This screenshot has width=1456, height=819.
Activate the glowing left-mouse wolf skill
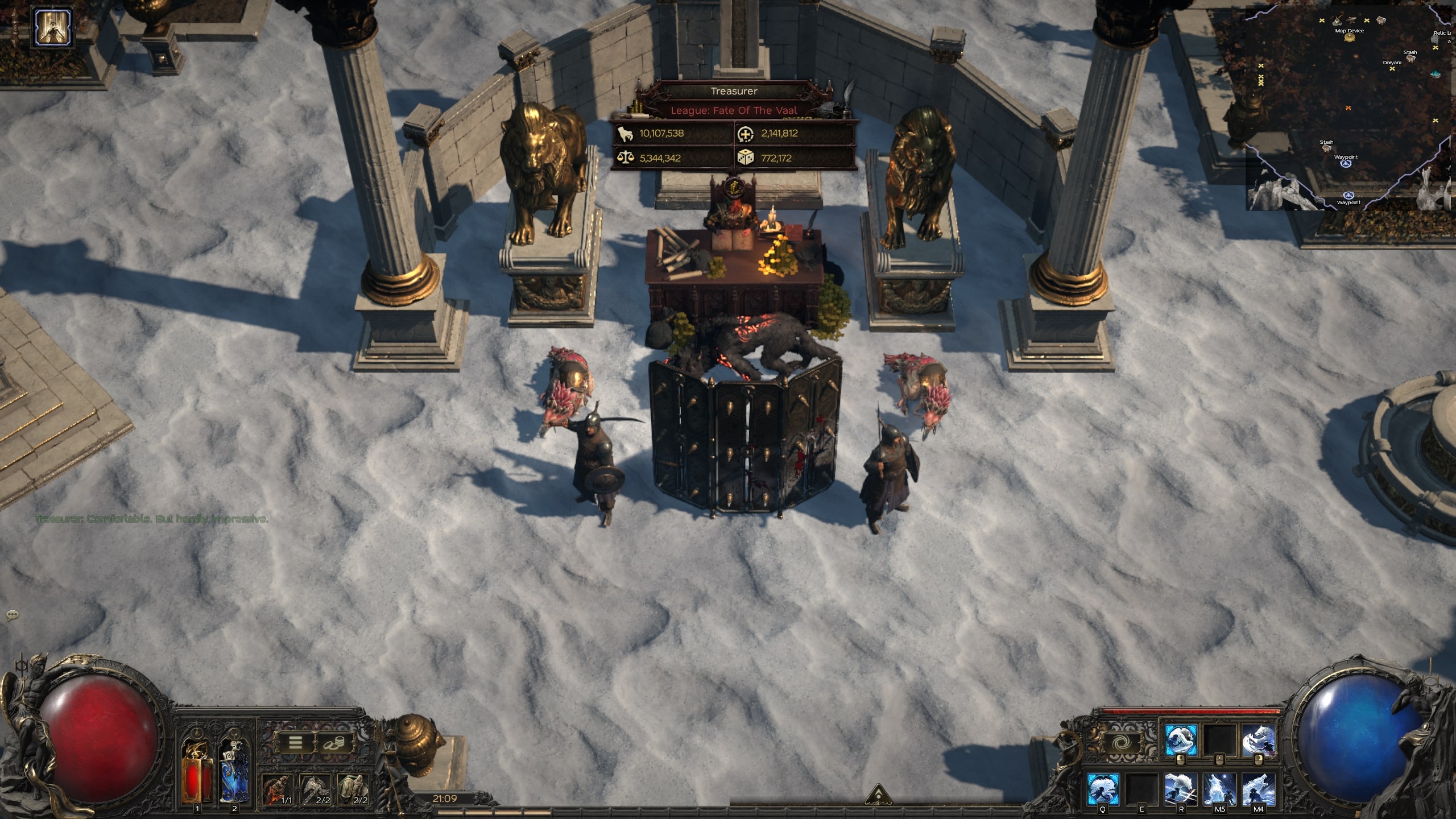click(1181, 741)
